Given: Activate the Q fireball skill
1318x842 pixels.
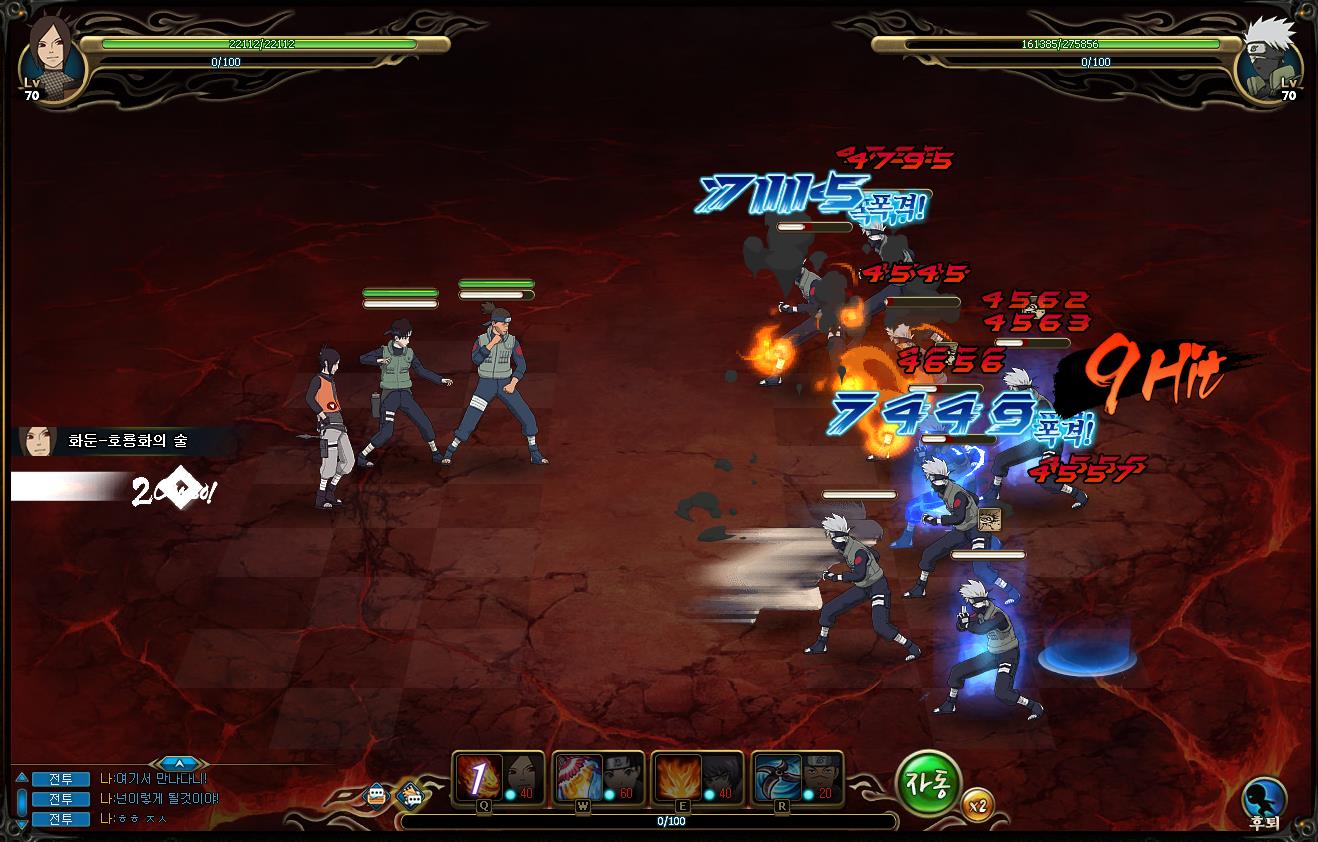Looking at the screenshot, I should click(x=479, y=778).
